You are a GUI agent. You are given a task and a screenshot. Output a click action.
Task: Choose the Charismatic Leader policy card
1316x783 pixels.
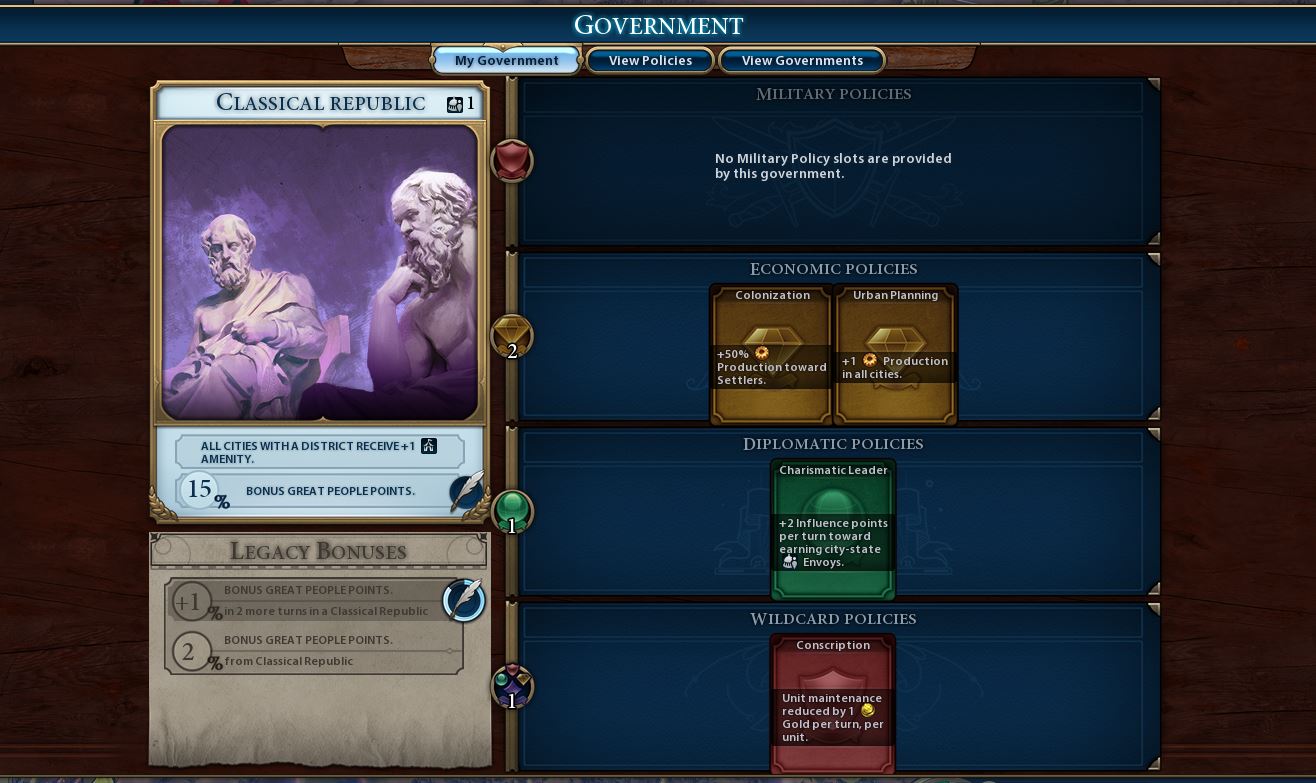(x=833, y=529)
